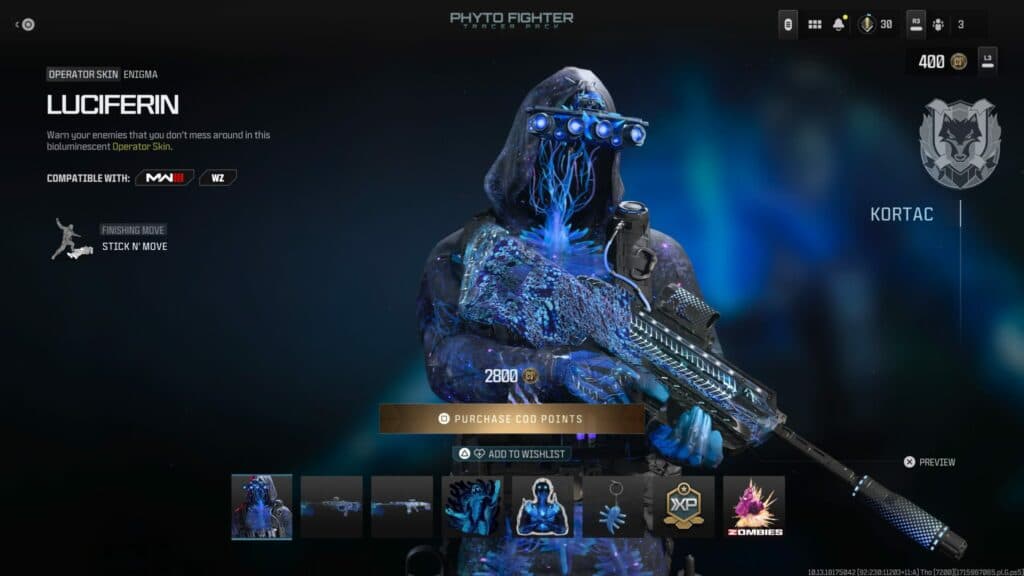
Task: View the blue glowing creature calling card
Action: click(x=471, y=506)
